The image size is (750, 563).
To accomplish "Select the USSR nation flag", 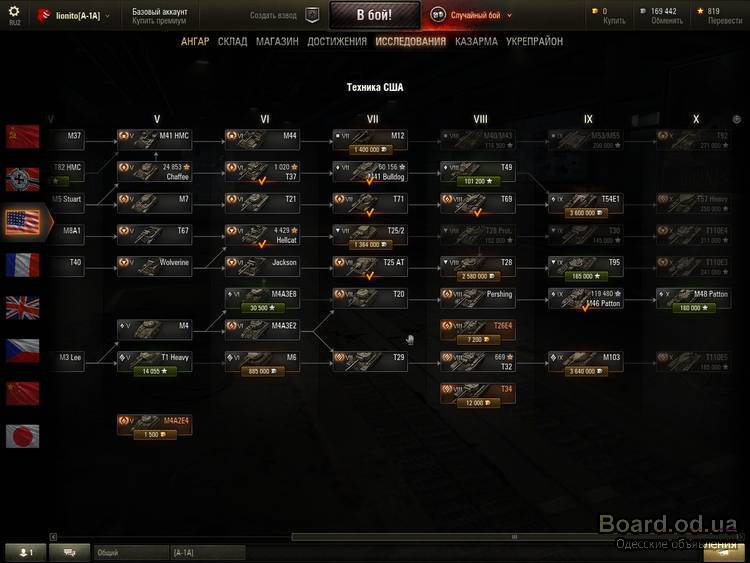I will 22,136.
